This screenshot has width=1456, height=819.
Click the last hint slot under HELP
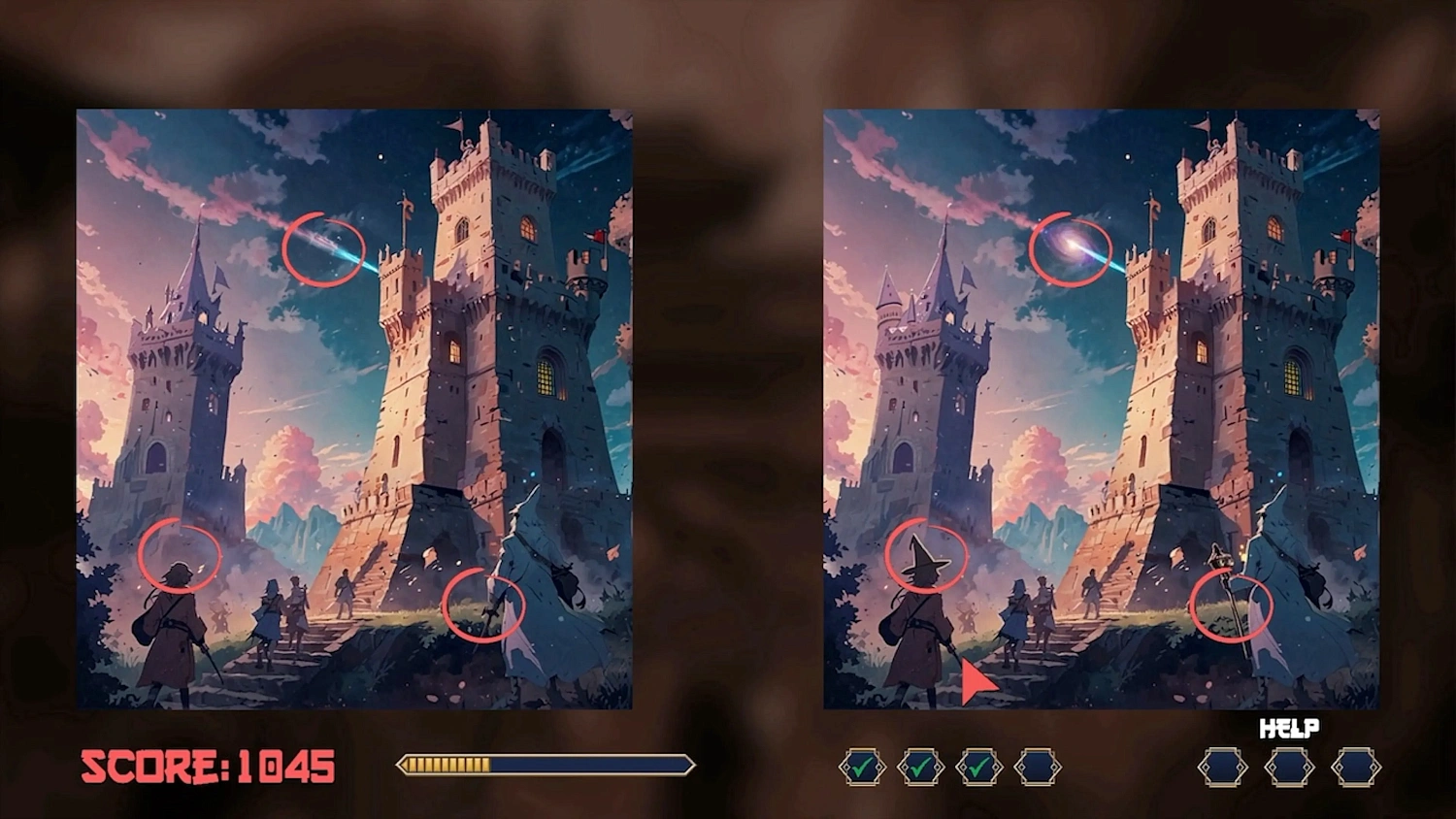pos(1357,767)
